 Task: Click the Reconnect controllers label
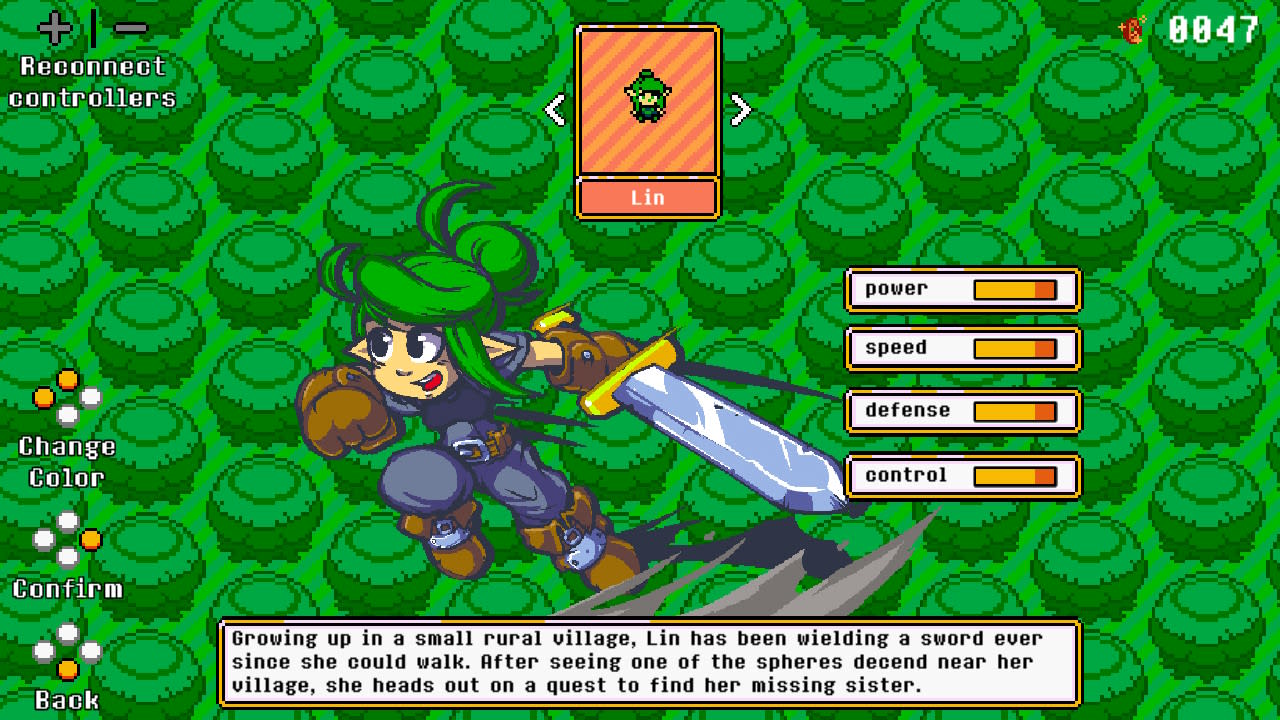pyautogui.click(x=90, y=84)
